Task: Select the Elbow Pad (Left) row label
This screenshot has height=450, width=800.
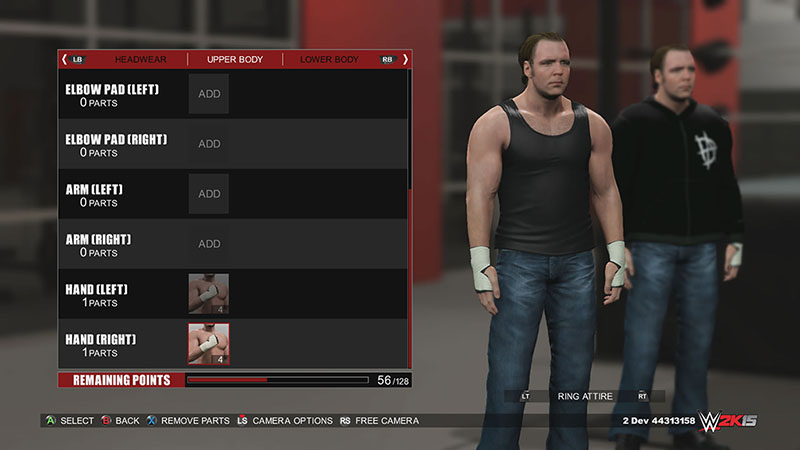Action: pos(112,95)
